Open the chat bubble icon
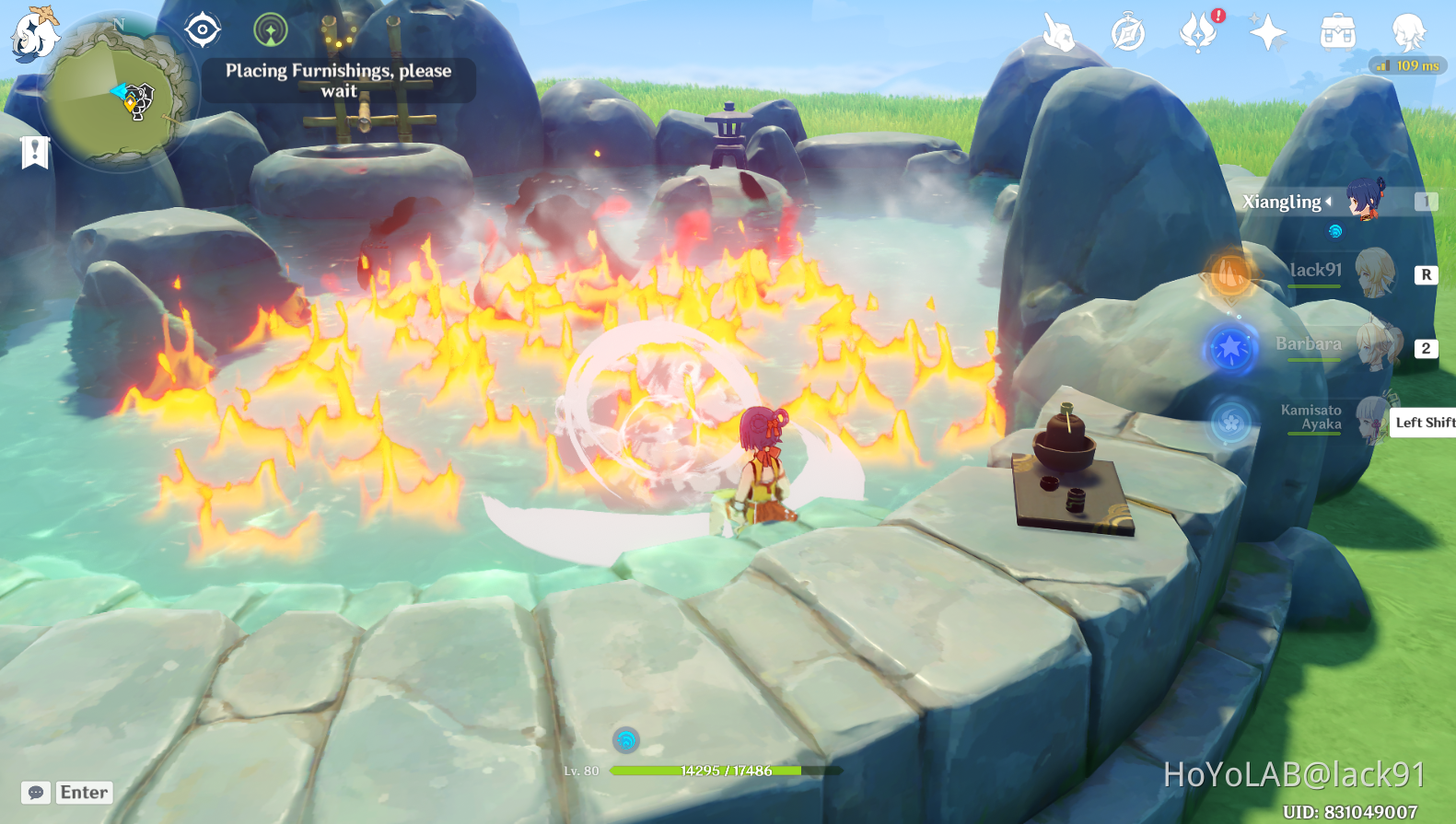 (x=35, y=792)
